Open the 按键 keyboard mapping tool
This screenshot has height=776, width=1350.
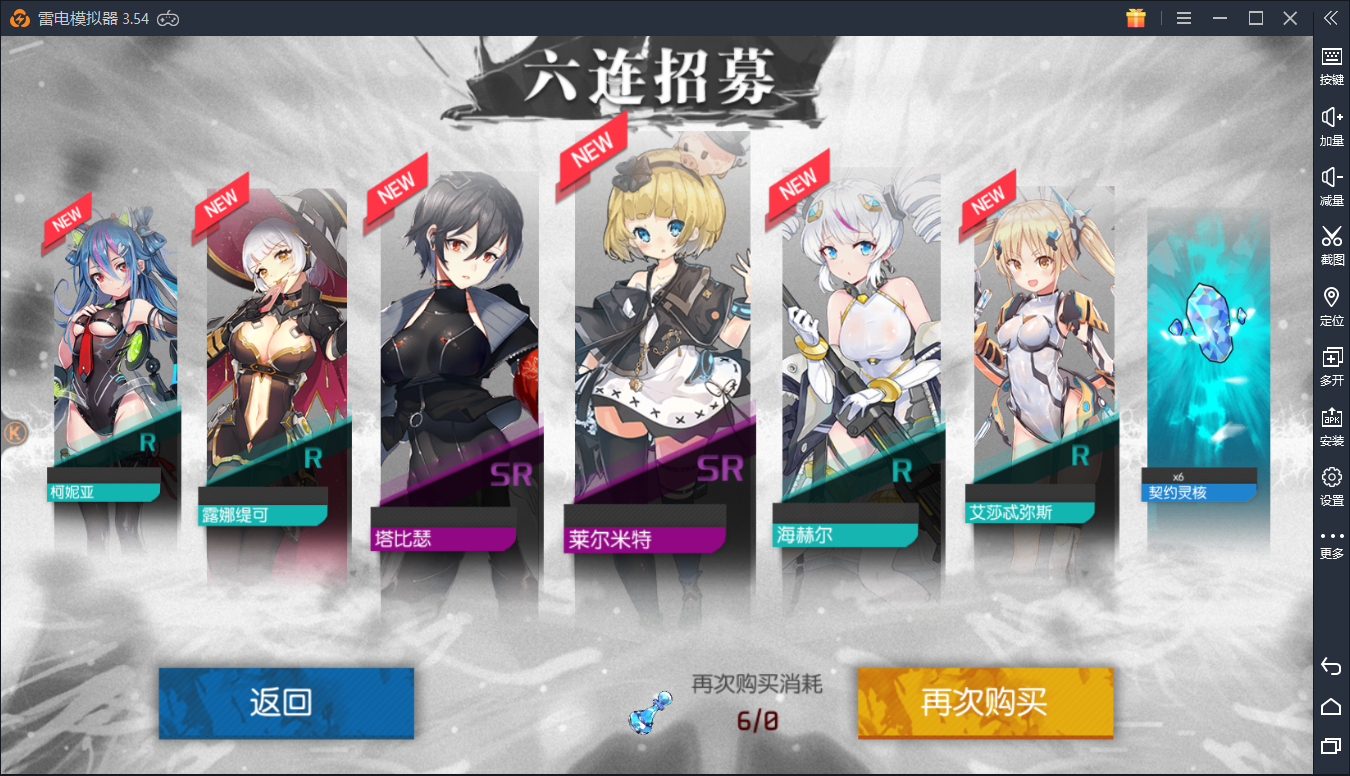(x=1331, y=64)
